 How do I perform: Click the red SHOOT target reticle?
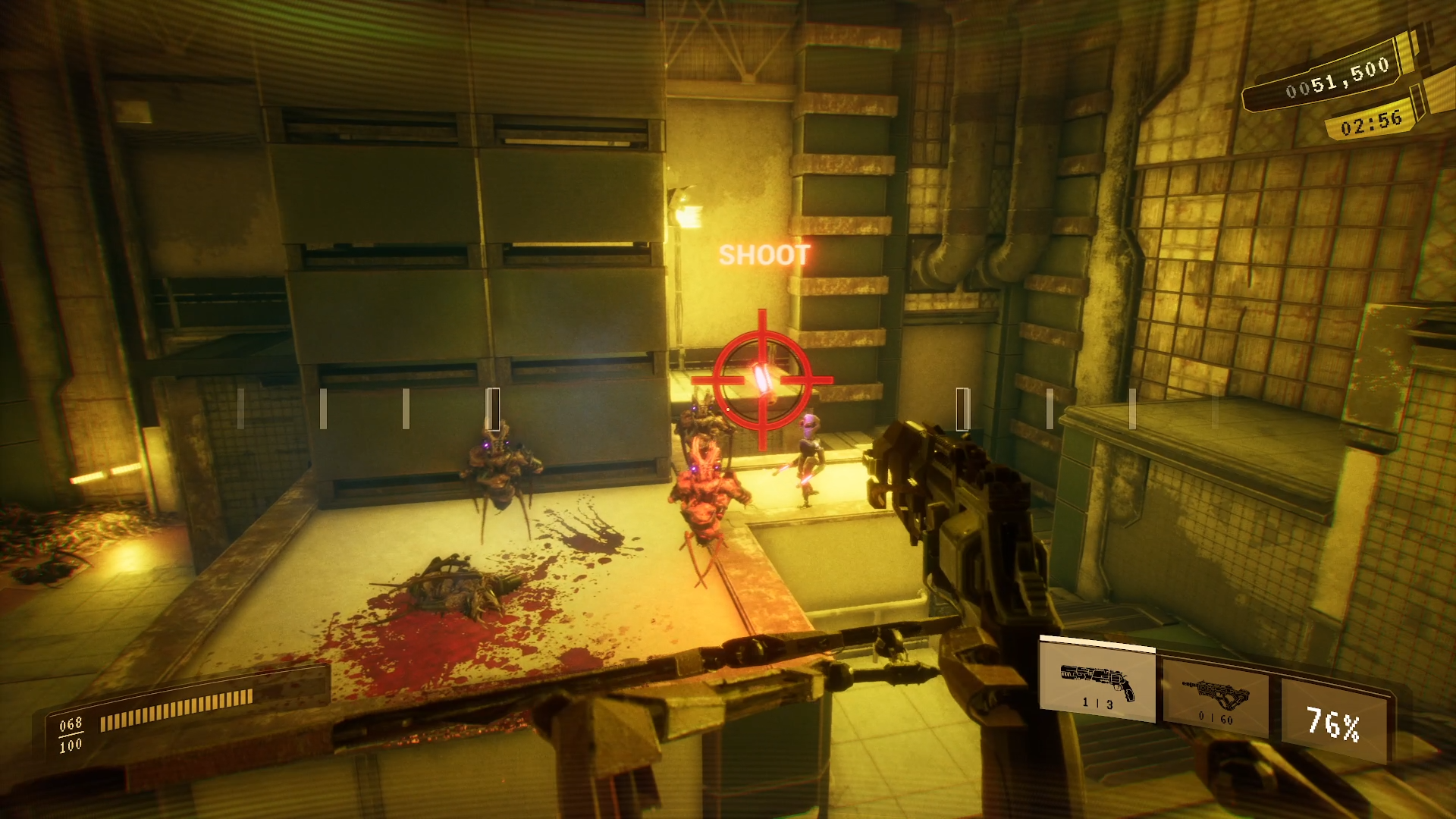762,378
